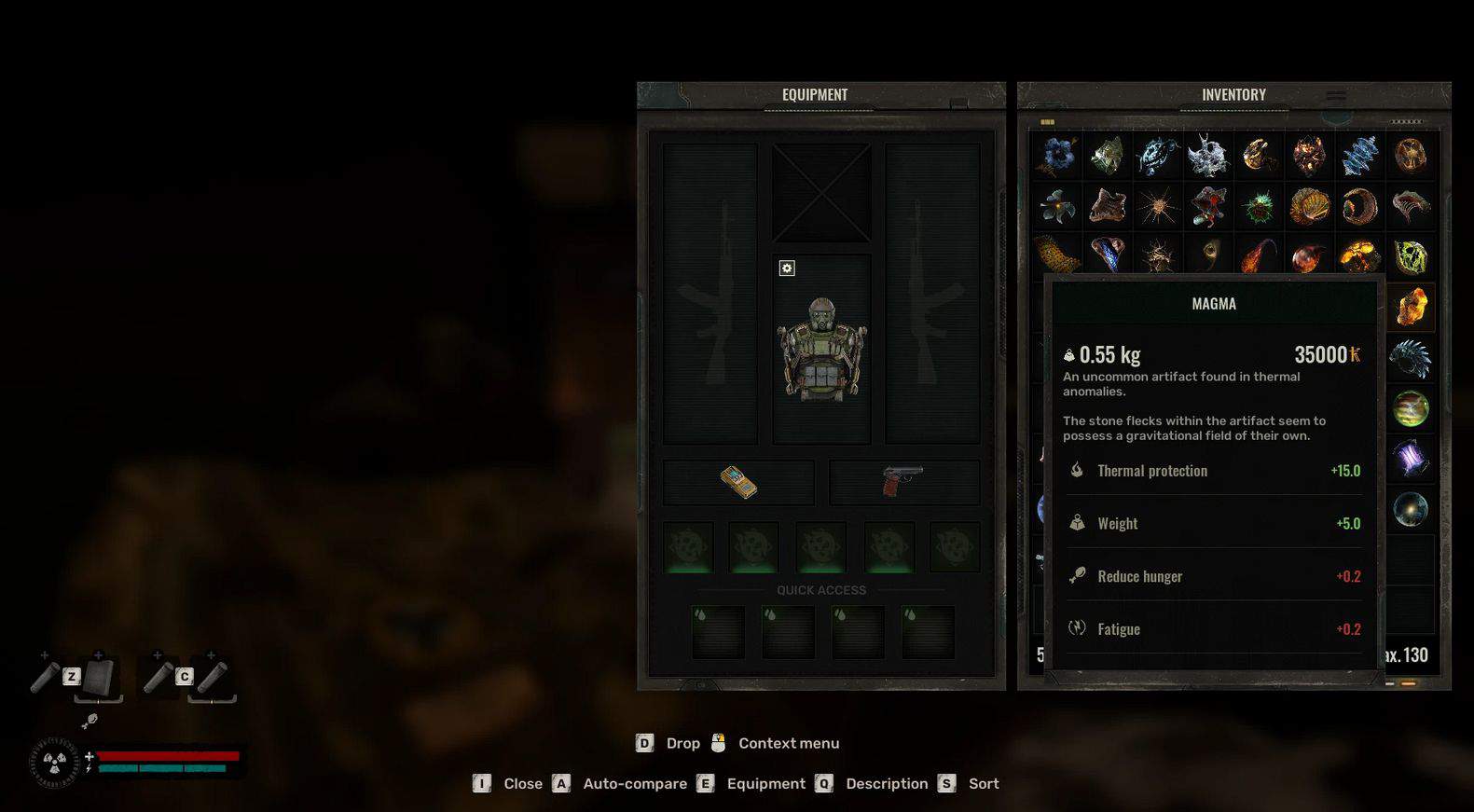Select the orange seashell artifact
This screenshot has width=1474, height=812.
pos(1309,206)
